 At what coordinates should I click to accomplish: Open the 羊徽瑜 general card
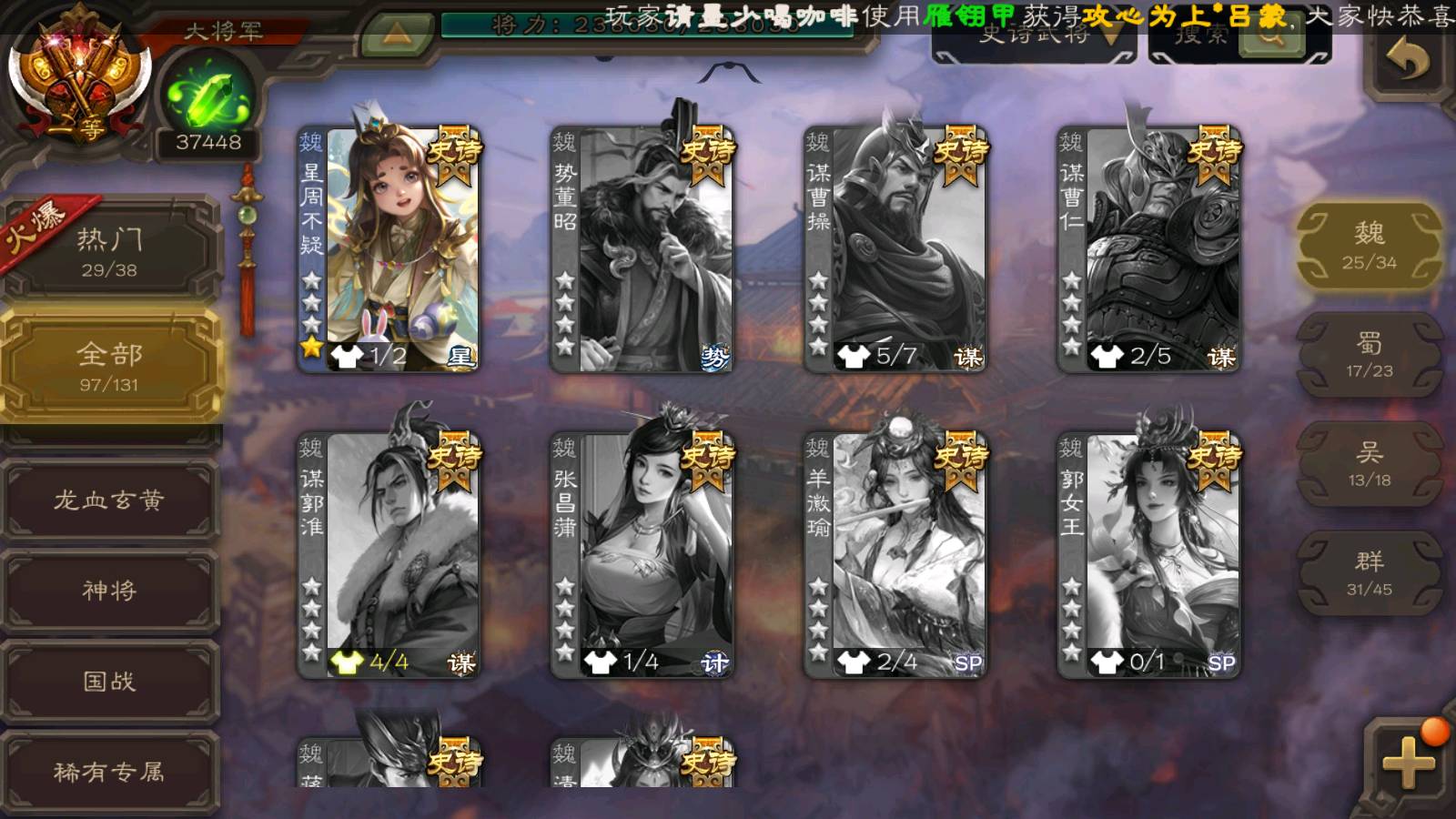(895, 554)
